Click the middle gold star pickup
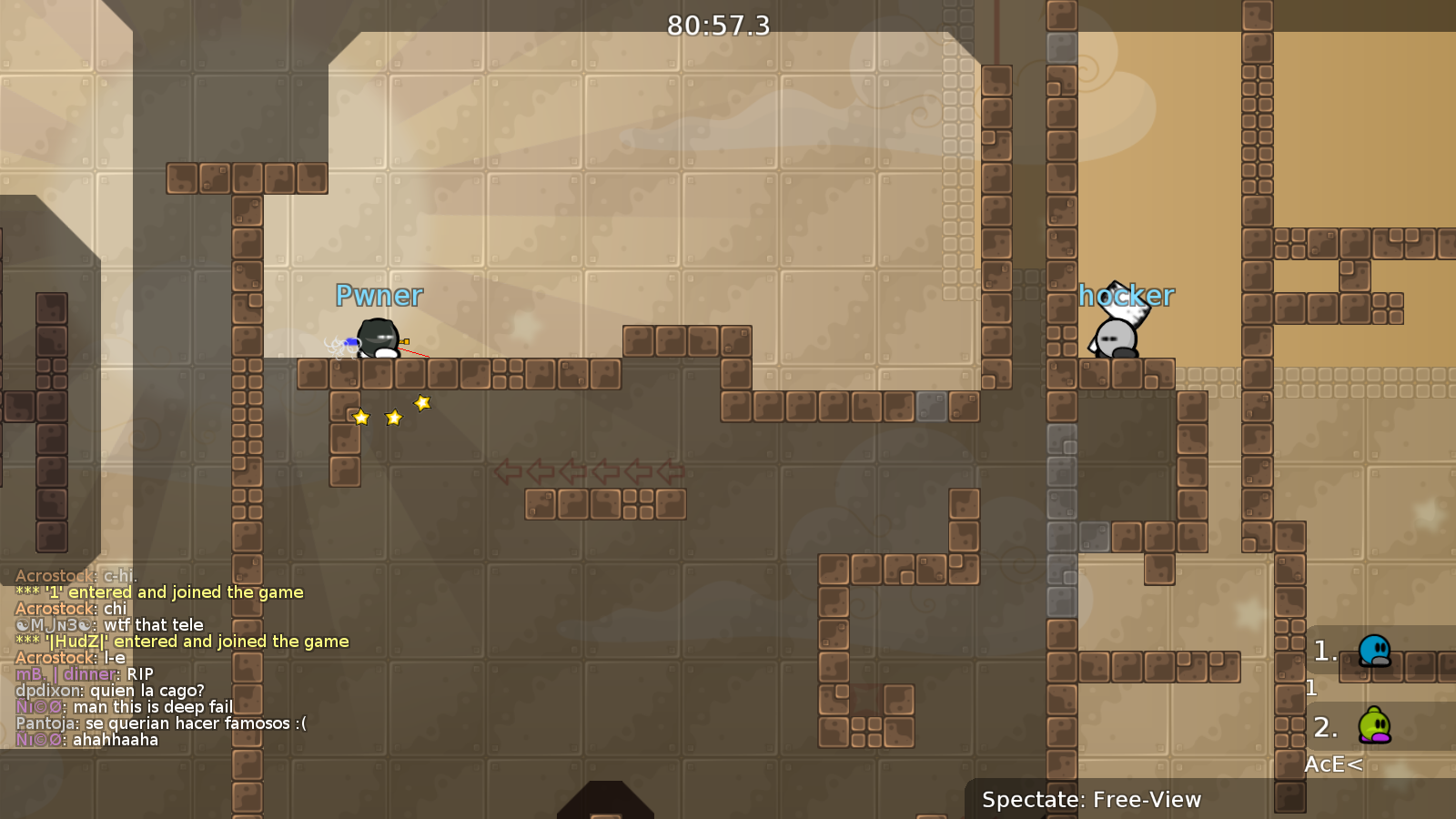Screen dimensions: 1456x819 (392, 418)
